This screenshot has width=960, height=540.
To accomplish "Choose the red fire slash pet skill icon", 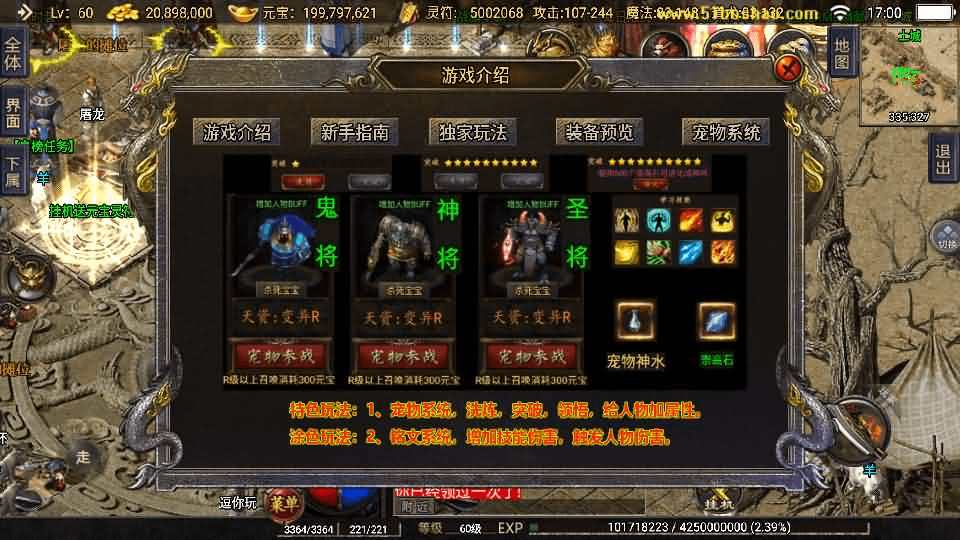I will (691, 220).
